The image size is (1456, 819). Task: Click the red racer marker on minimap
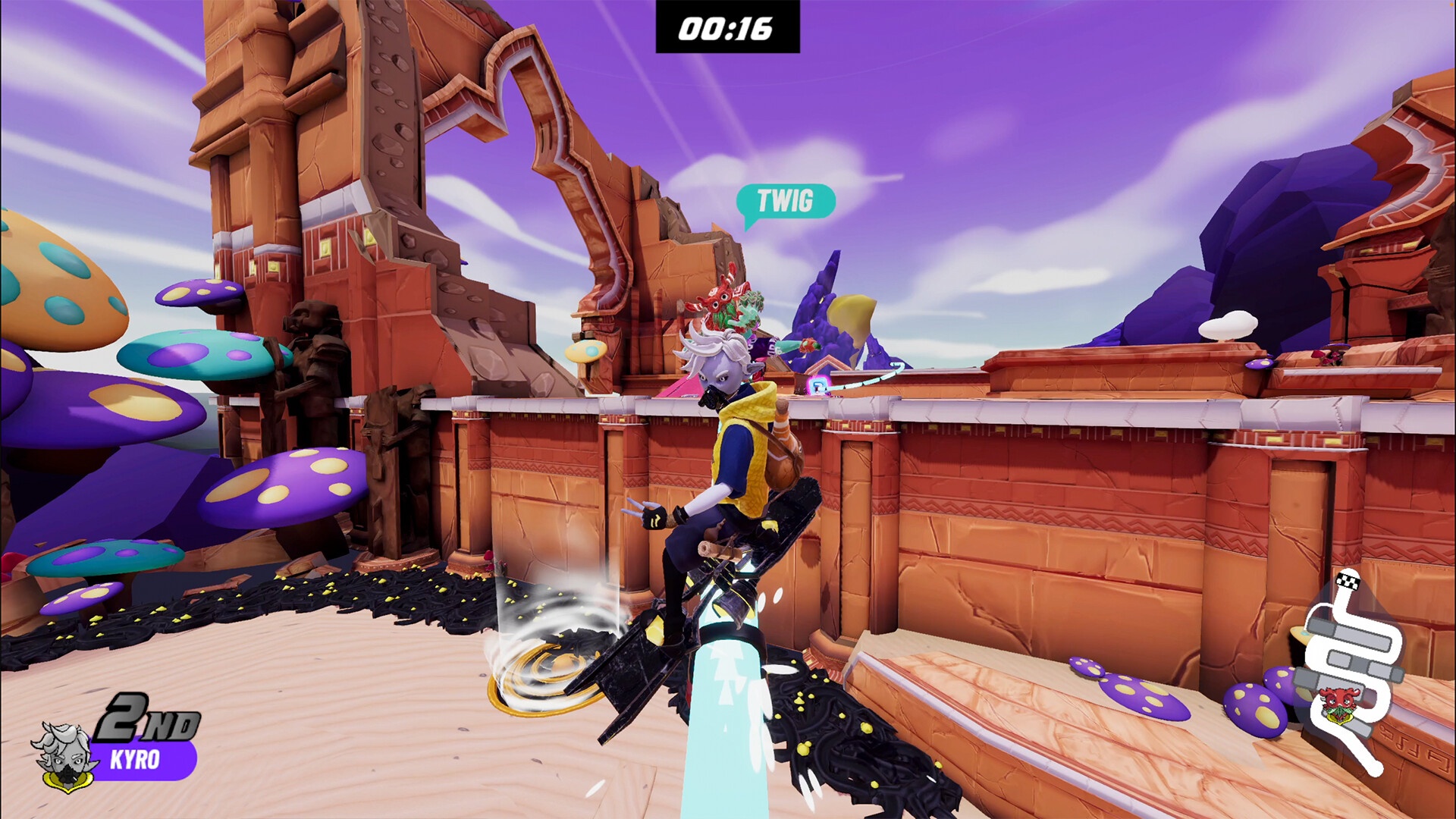click(x=1336, y=704)
